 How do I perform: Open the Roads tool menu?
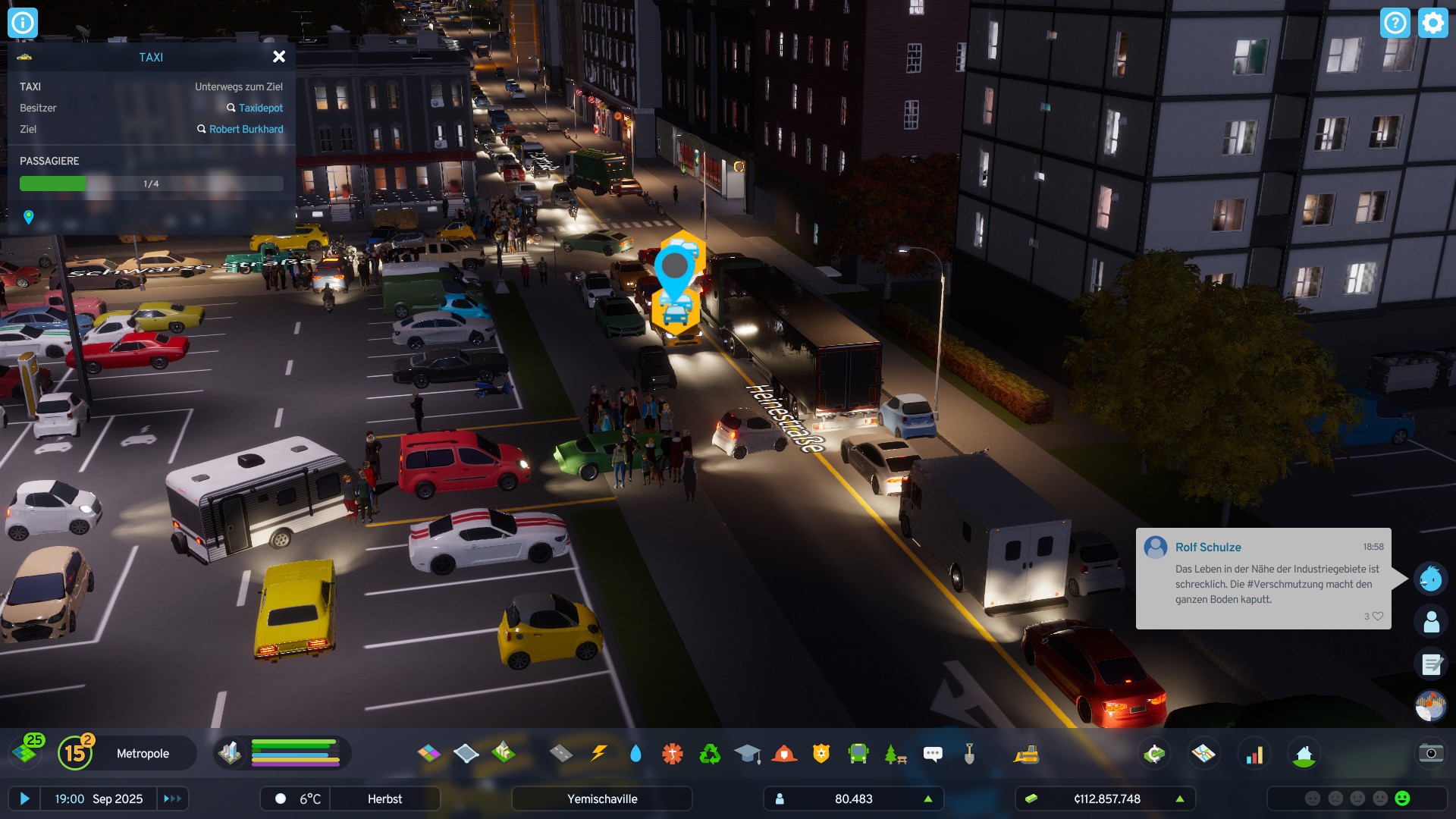[x=560, y=753]
